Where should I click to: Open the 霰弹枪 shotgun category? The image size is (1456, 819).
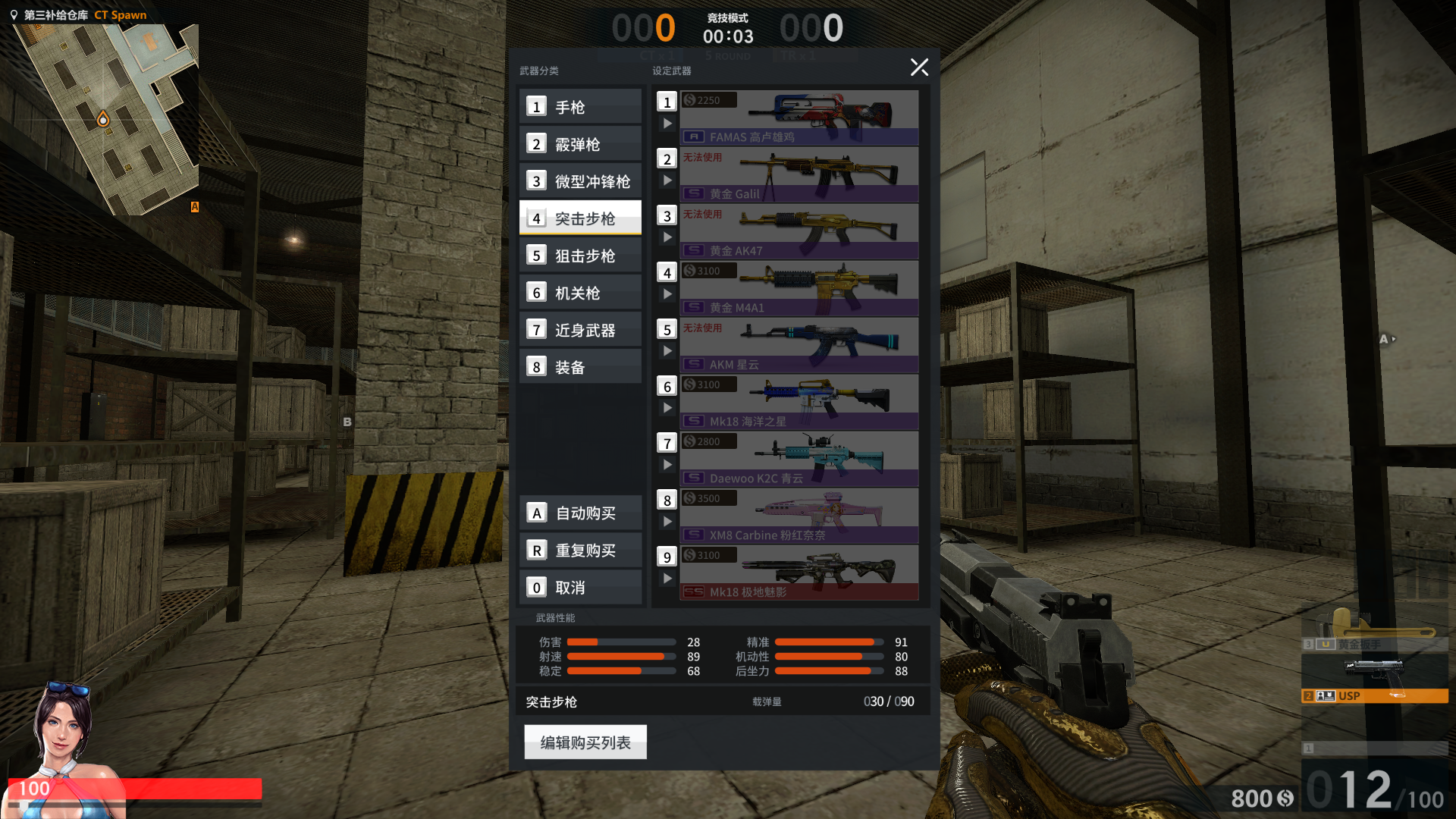pyautogui.click(x=580, y=144)
